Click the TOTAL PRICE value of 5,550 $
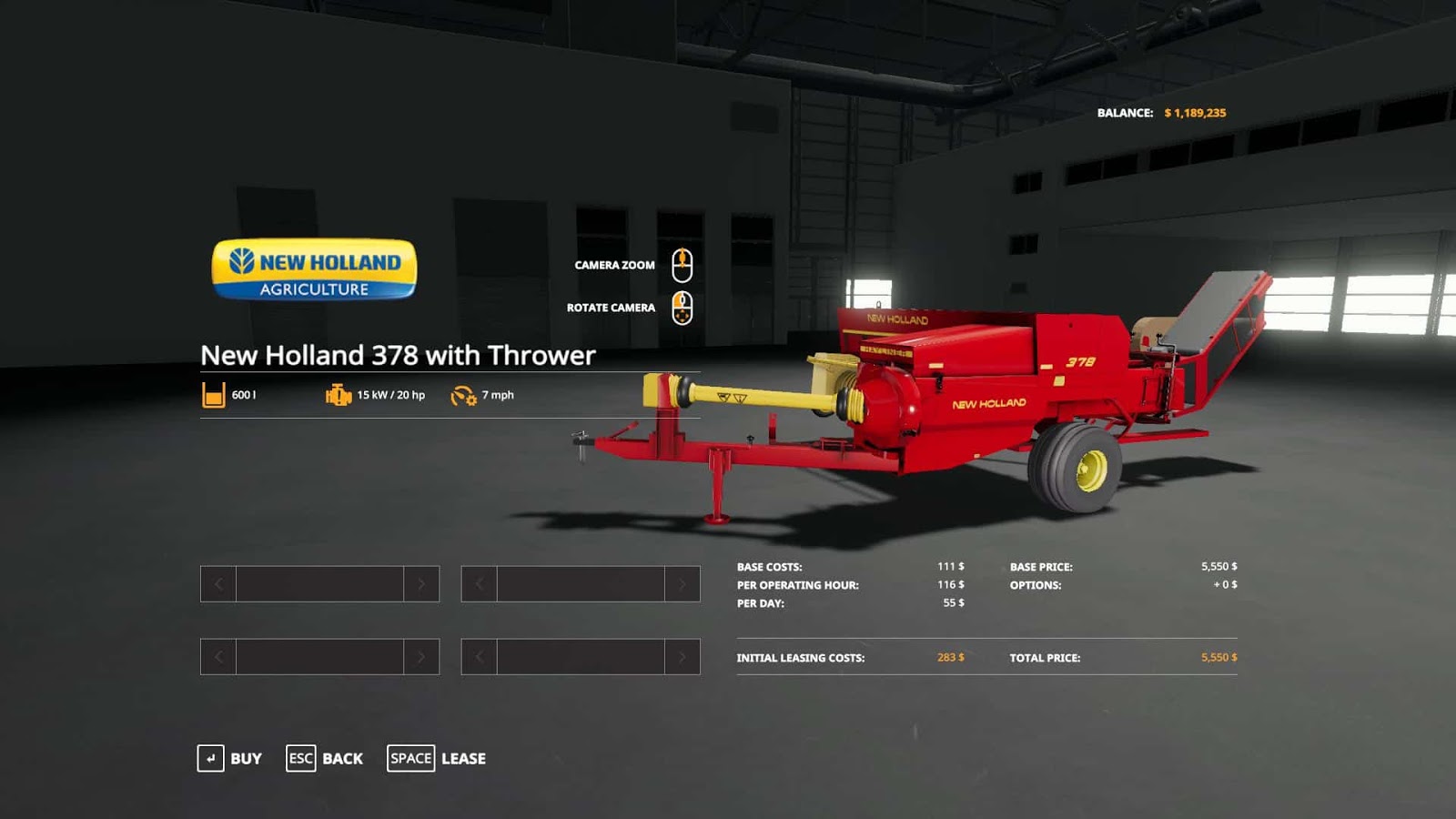 click(x=1219, y=656)
